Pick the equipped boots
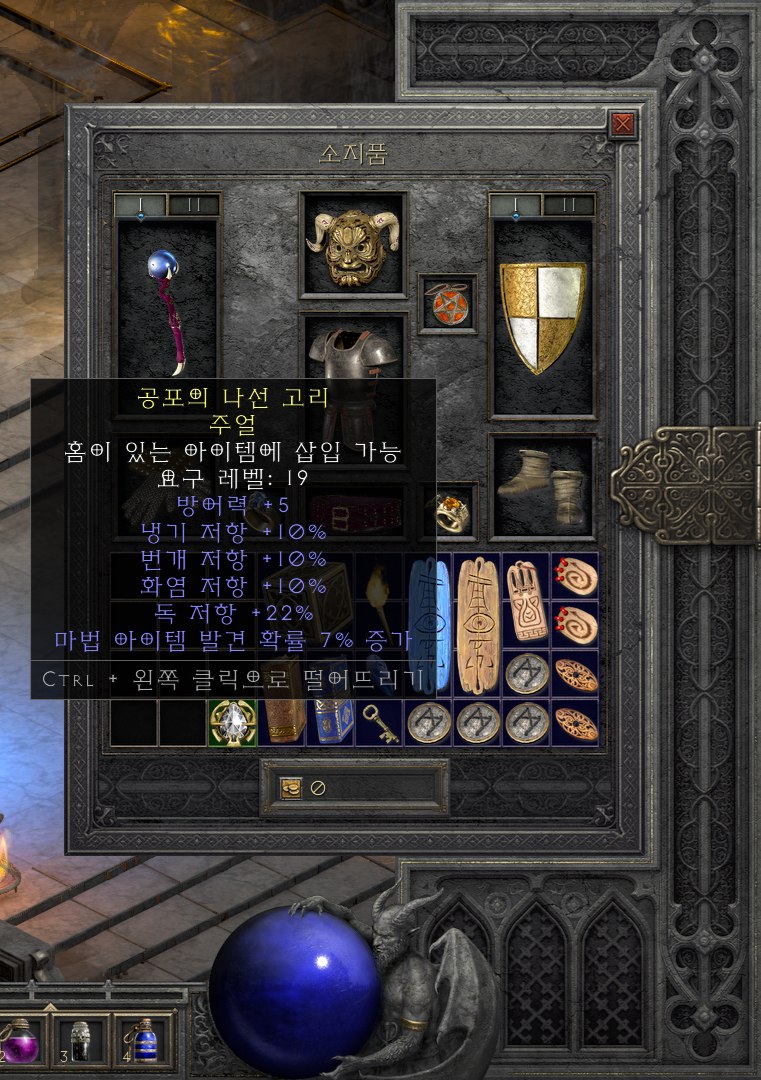 pyautogui.click(x=542, y=487)
